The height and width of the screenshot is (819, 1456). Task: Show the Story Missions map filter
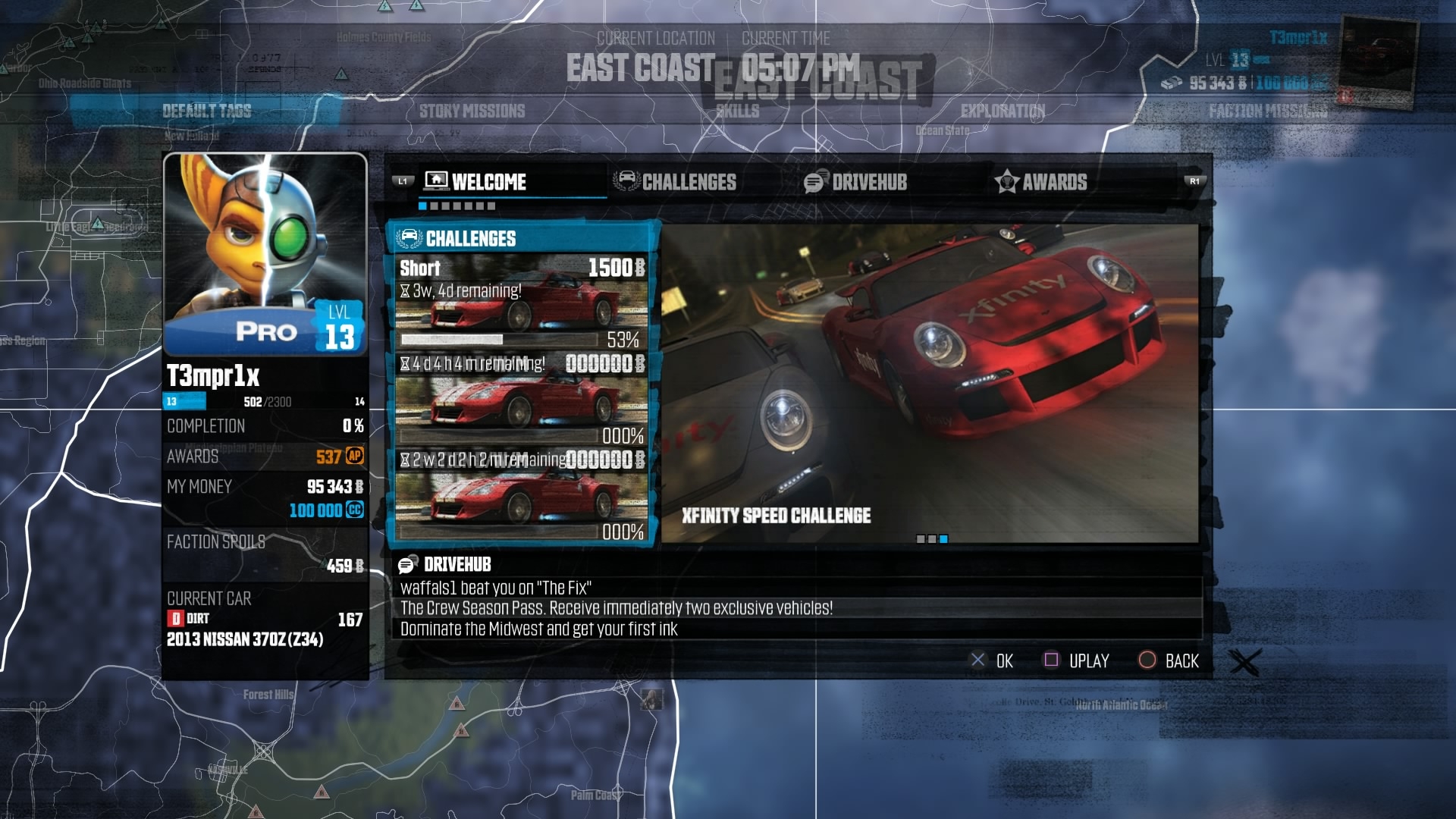coord(472,111)
